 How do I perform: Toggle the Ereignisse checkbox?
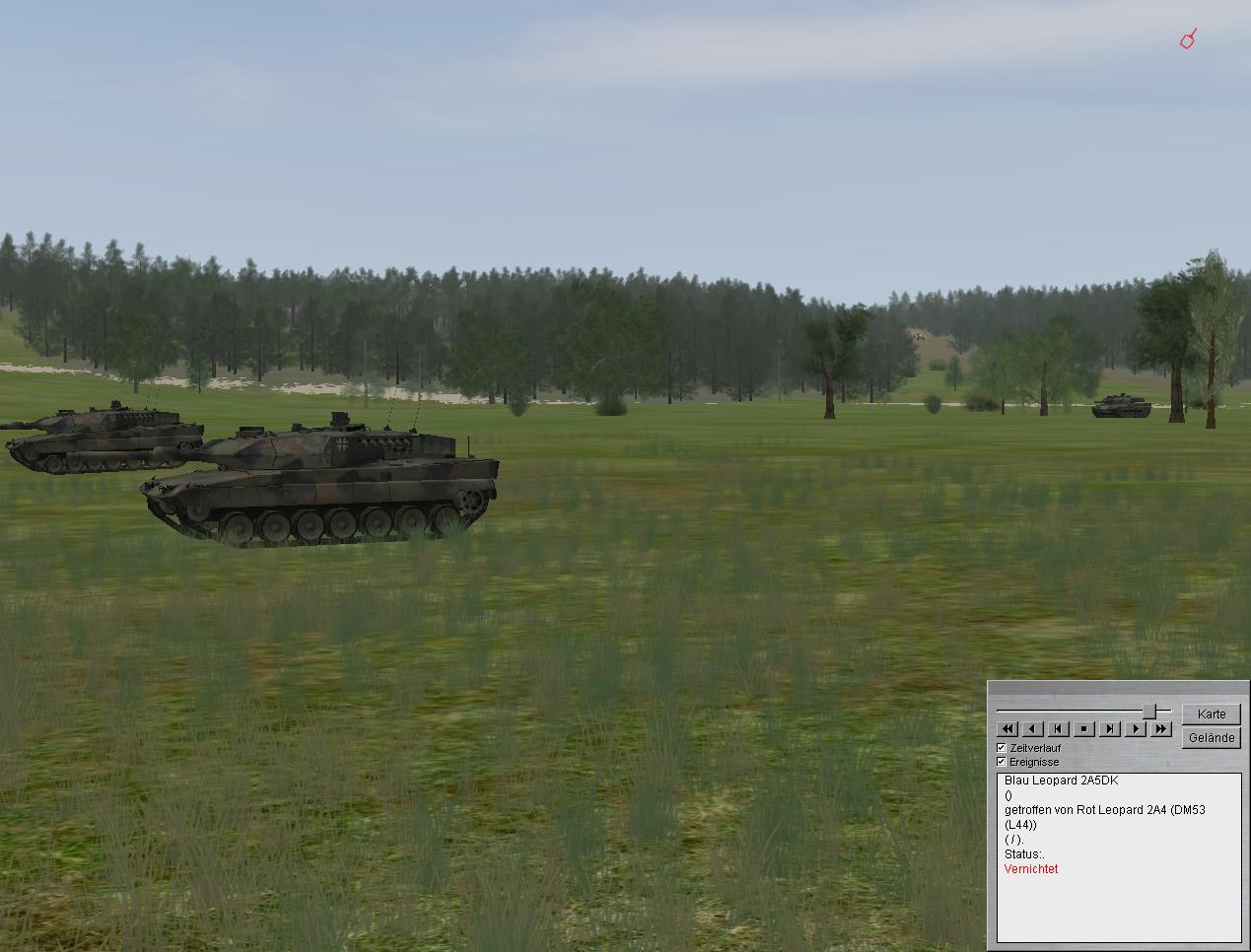tap(1002, 762)
